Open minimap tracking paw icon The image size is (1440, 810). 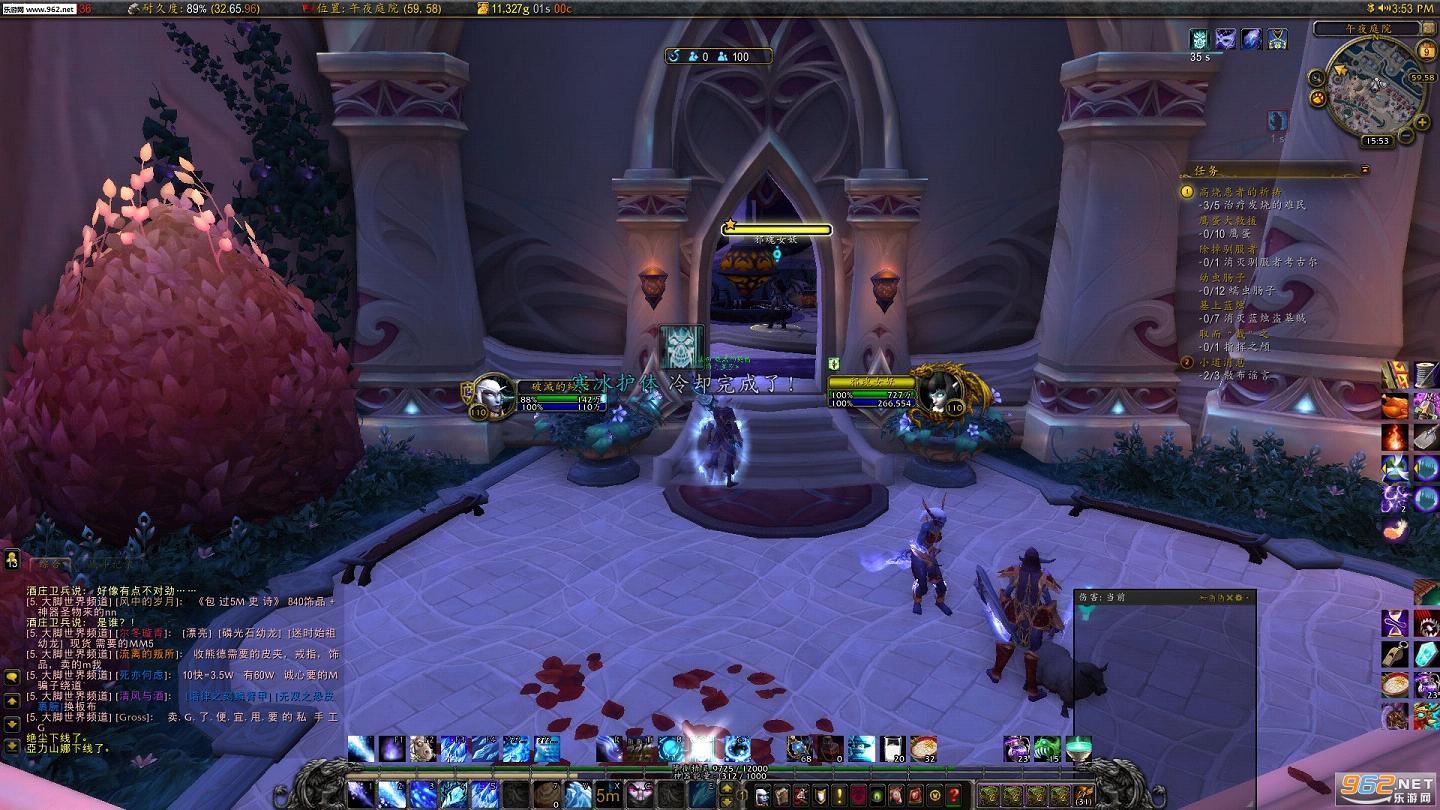tap(1318, 98)
